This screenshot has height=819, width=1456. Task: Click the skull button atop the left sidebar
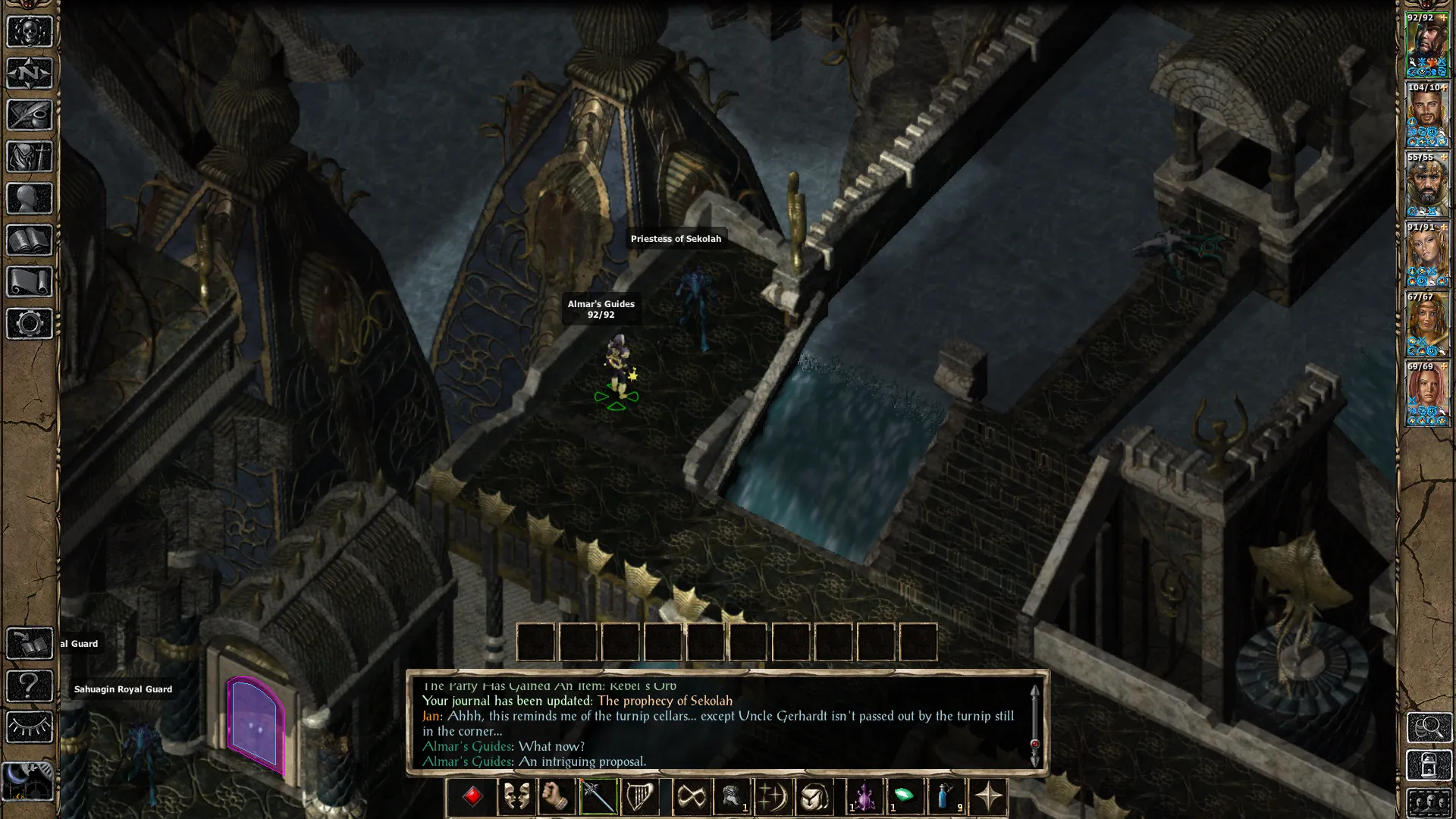(x=30, y=32)
